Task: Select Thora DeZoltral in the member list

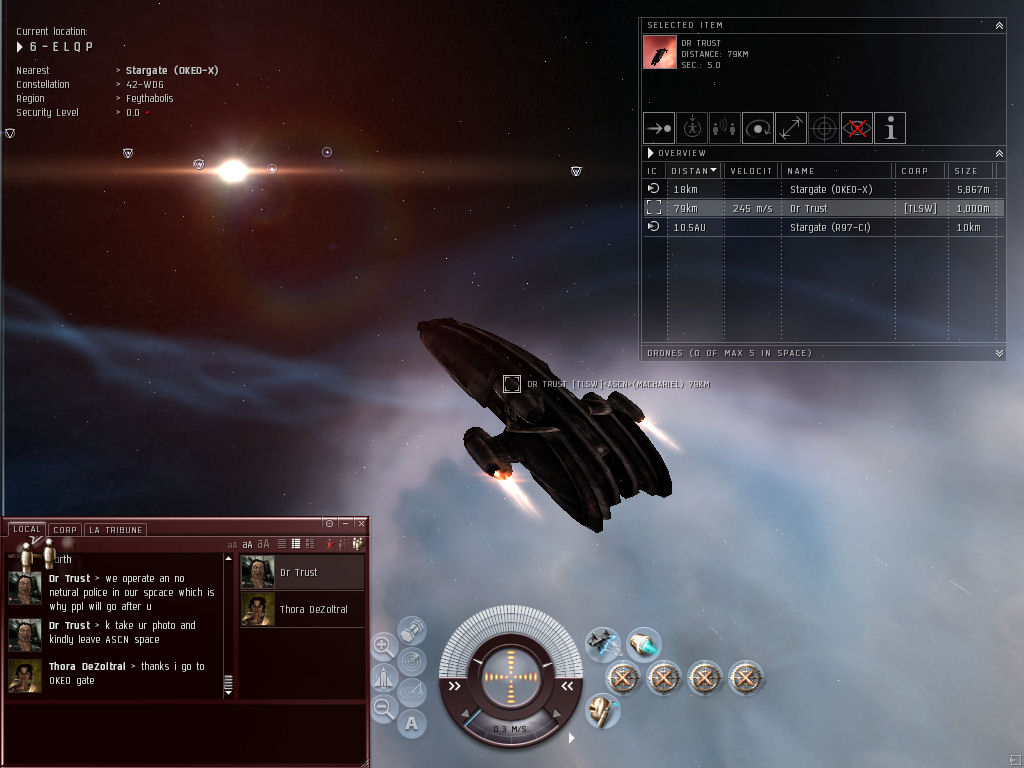Action: tap(302, 609)
